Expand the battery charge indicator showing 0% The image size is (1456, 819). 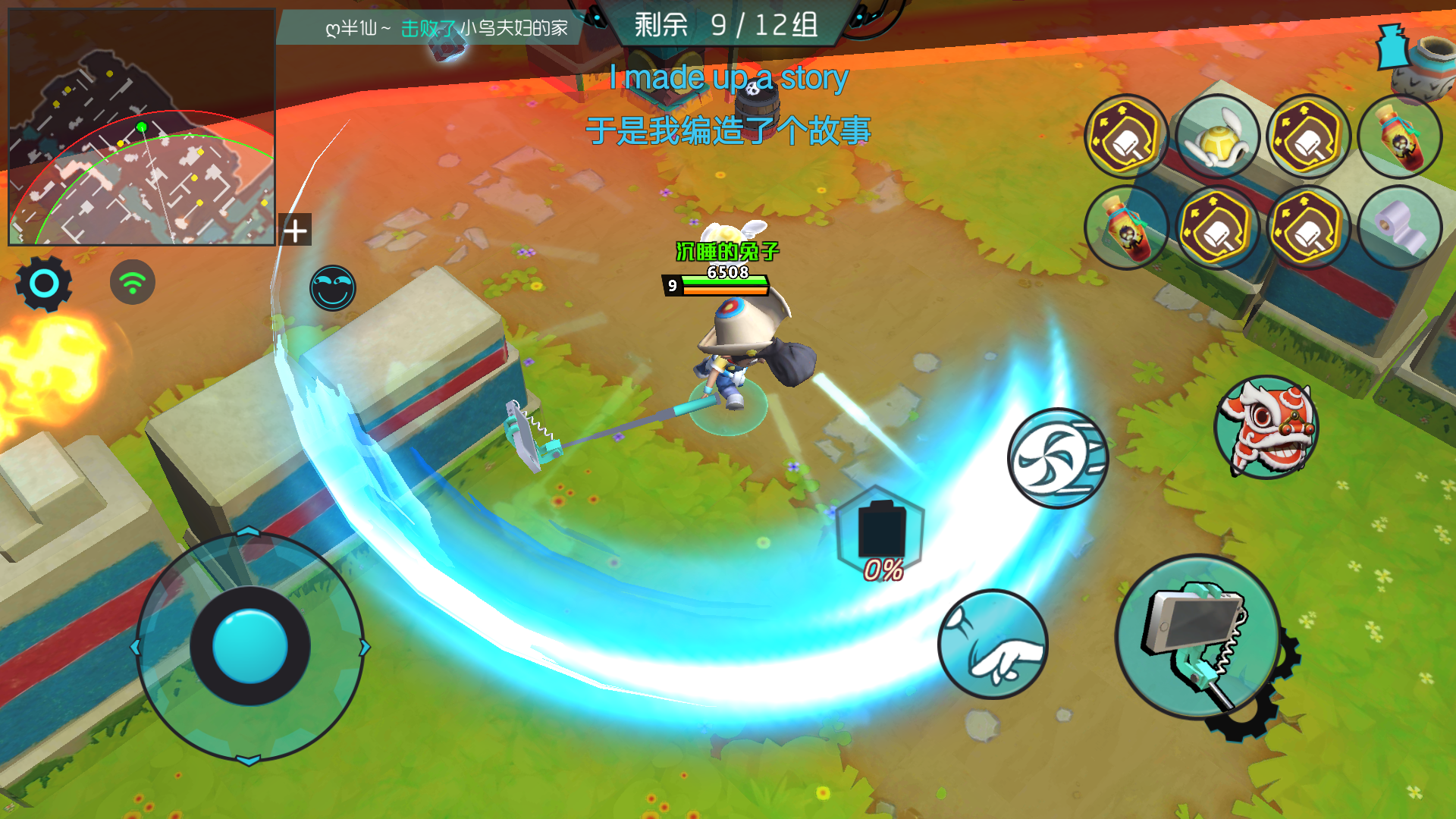point(880,531)
